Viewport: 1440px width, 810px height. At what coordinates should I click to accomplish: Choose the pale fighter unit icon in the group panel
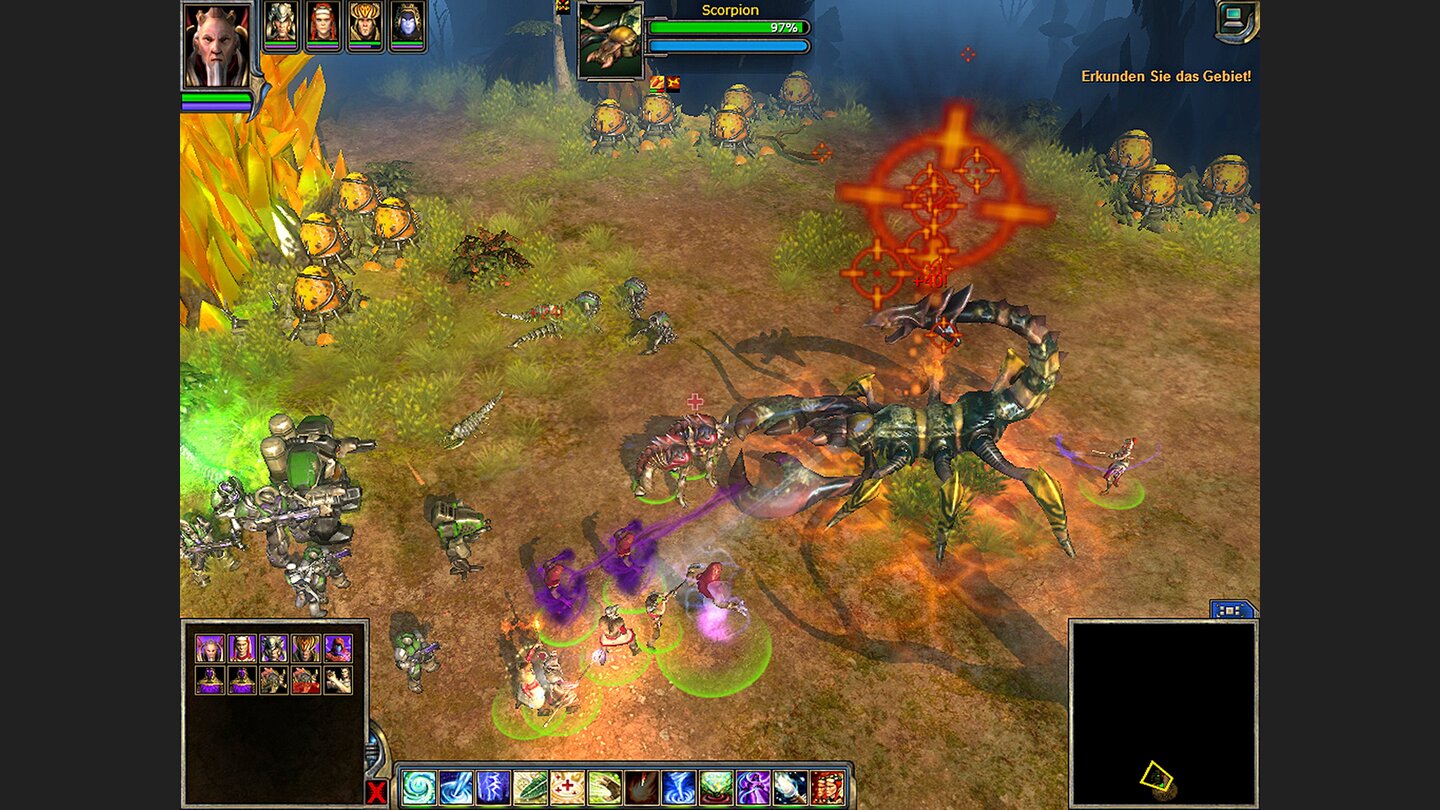[338, 680]
